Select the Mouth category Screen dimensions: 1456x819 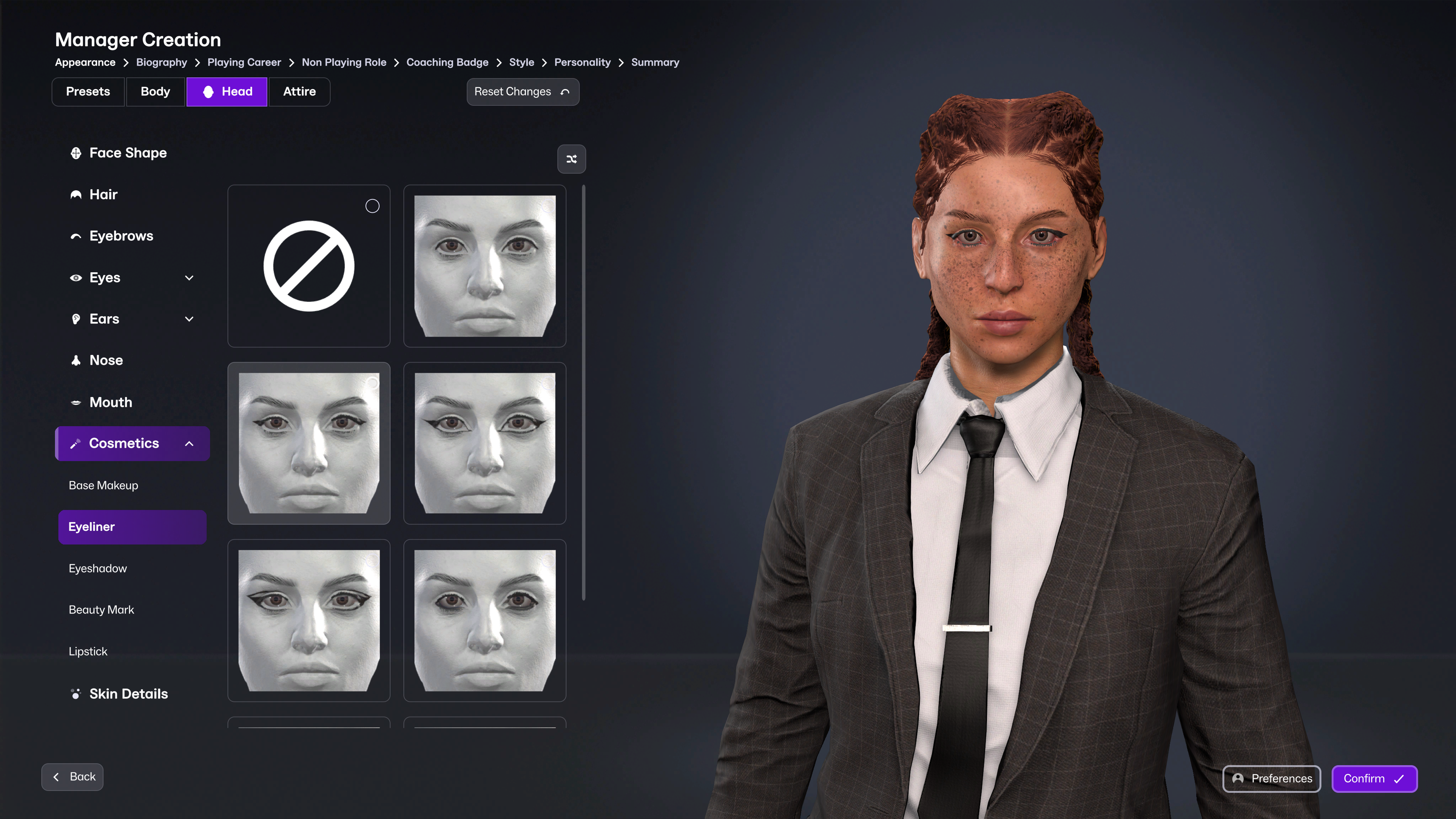[x=111, y=402]
